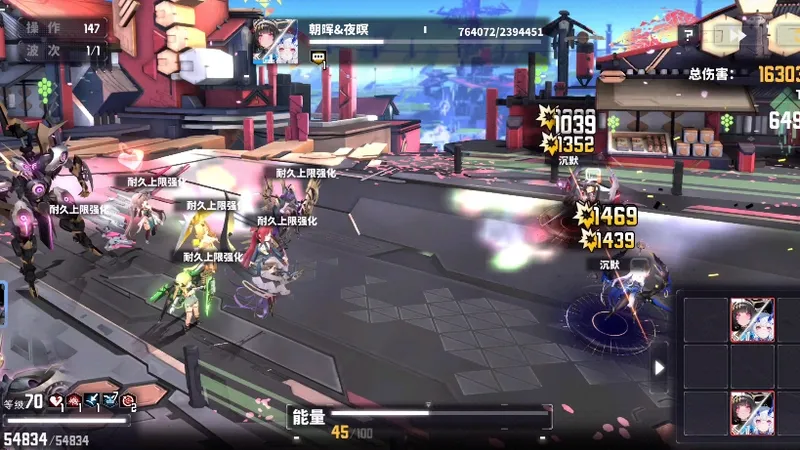The image size is (800, 450).
Task: Inspect the yellow debuff icon under boss name
Action: pyautogui.click(x=319, y=59)
